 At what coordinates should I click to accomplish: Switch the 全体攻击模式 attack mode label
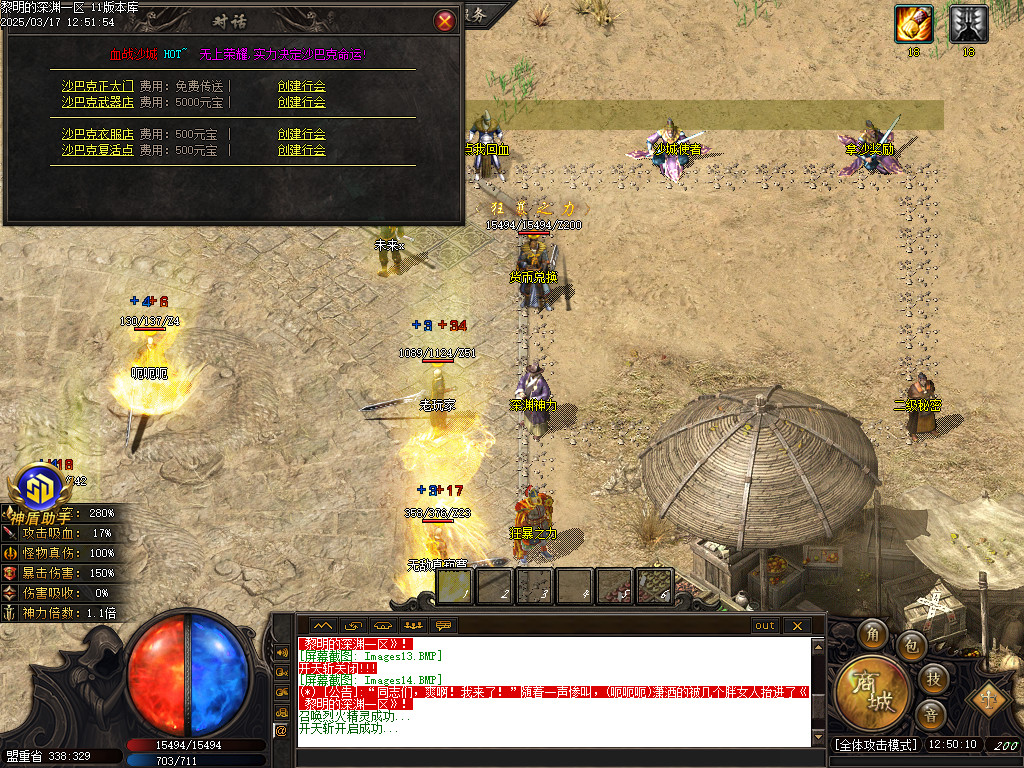(x=875, y=745)
